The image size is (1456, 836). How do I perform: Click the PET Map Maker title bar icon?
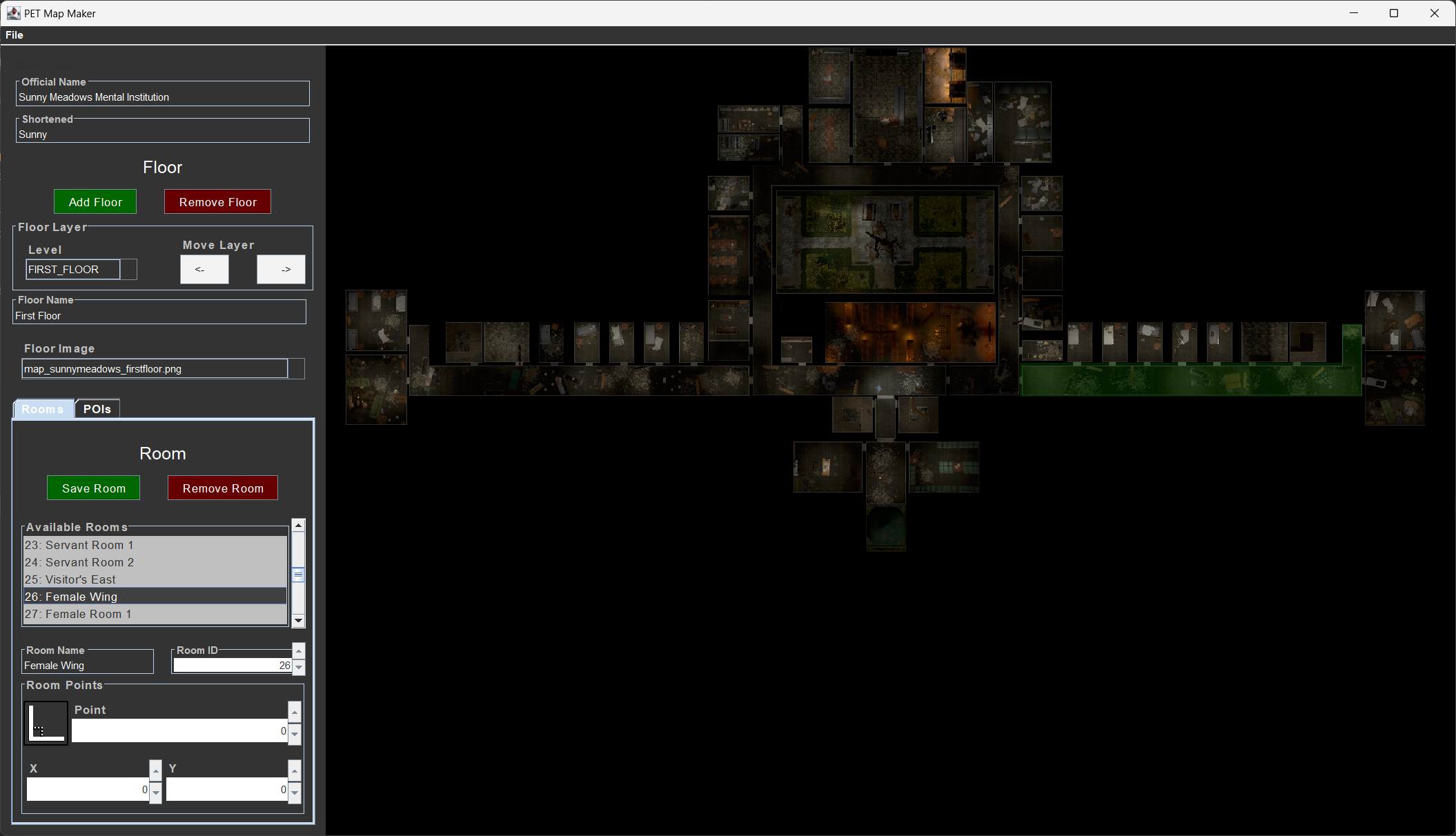pos(14,12)
